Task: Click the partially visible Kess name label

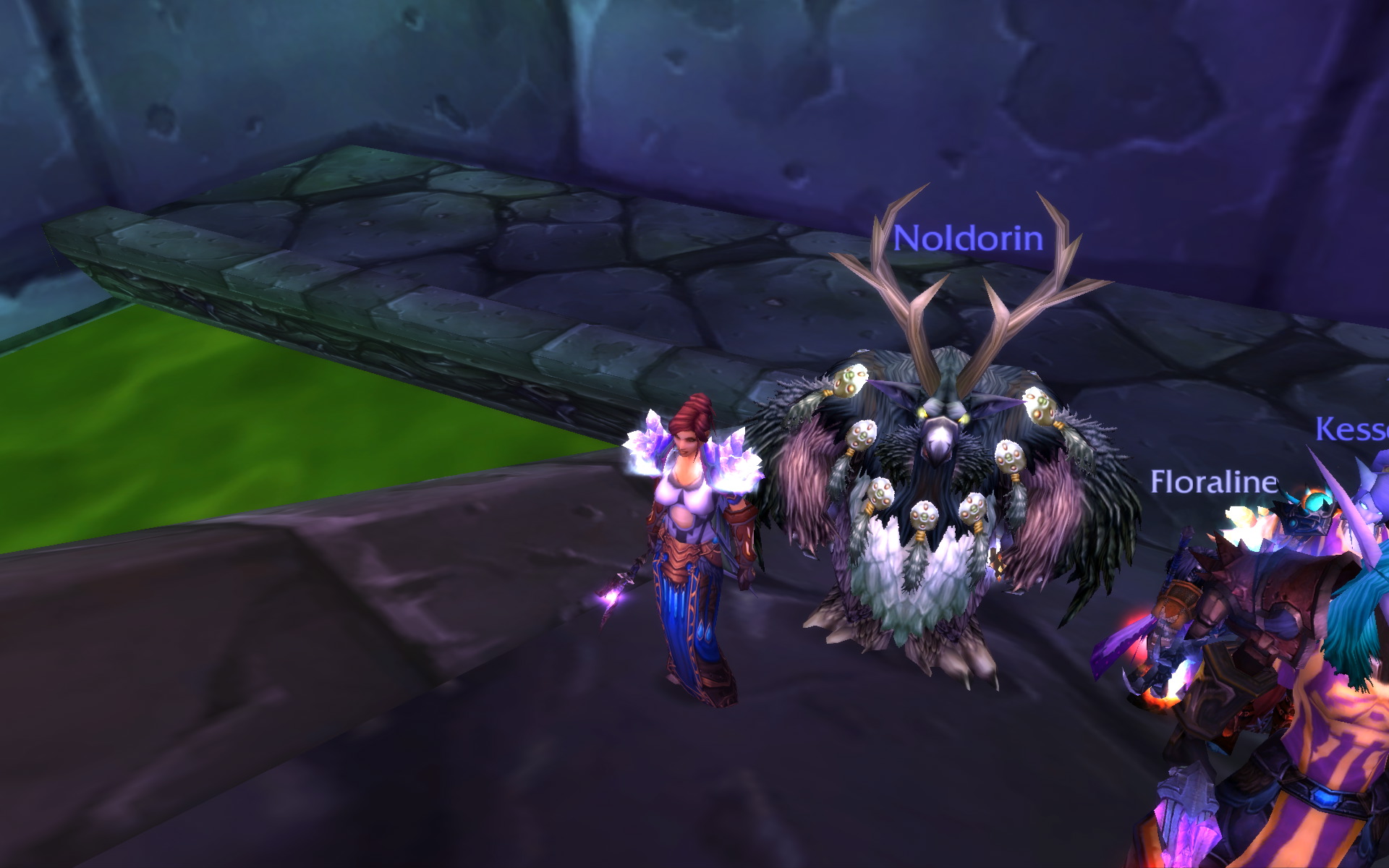Action: 1351,429
